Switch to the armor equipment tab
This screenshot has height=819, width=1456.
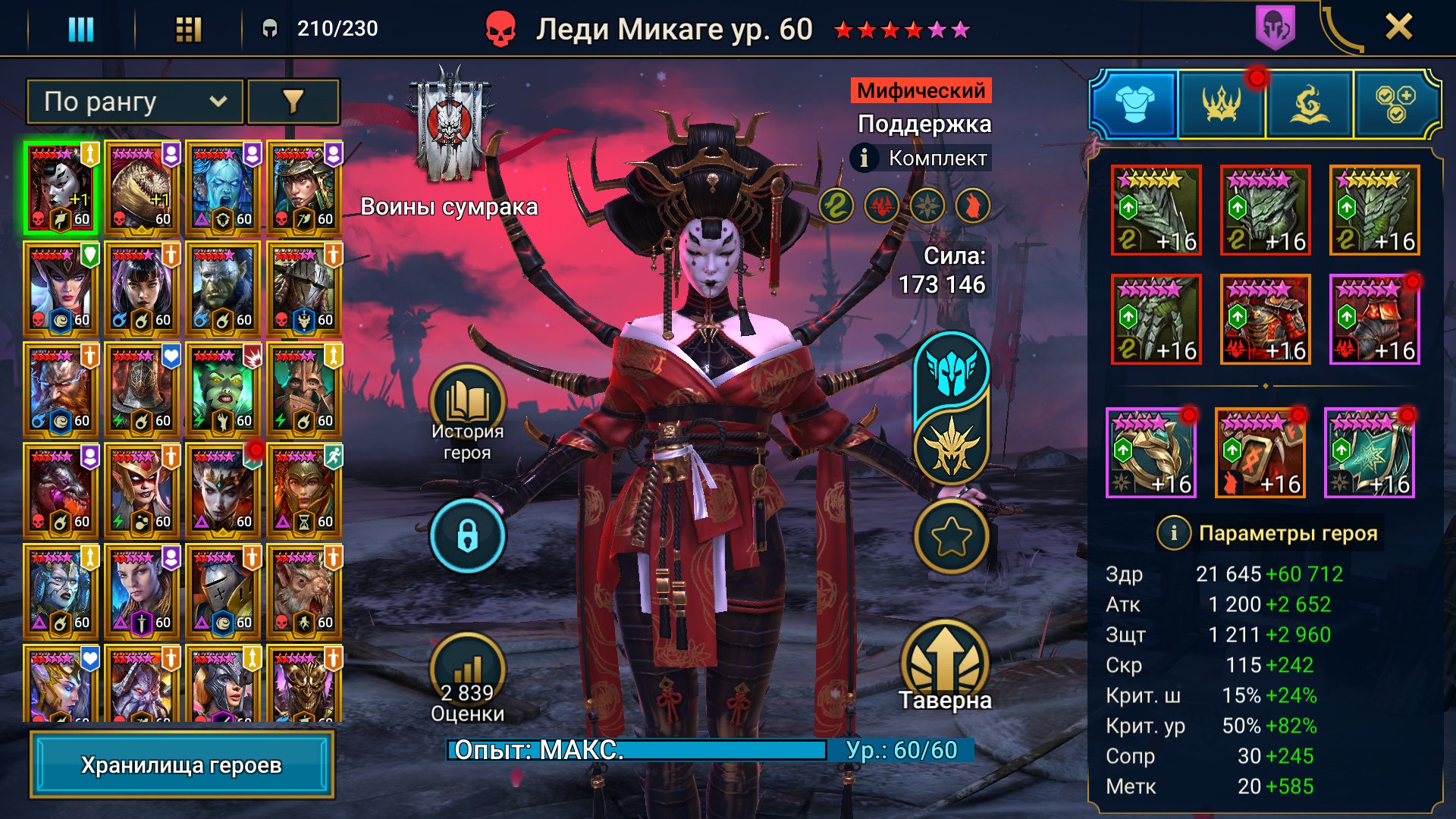[x=1134, y=103]
